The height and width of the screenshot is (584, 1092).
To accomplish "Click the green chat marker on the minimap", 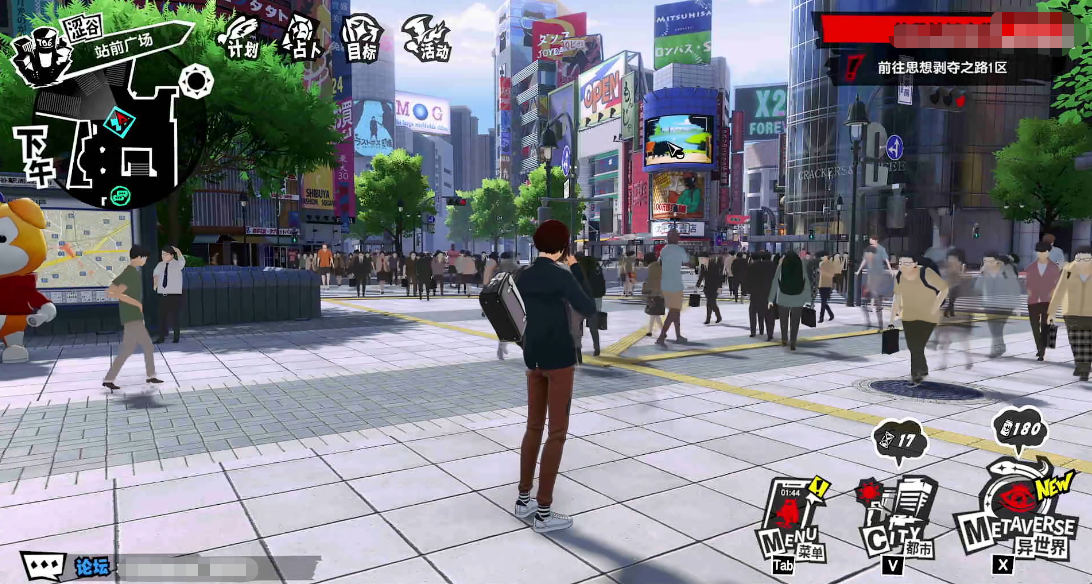I will [121, 195].
